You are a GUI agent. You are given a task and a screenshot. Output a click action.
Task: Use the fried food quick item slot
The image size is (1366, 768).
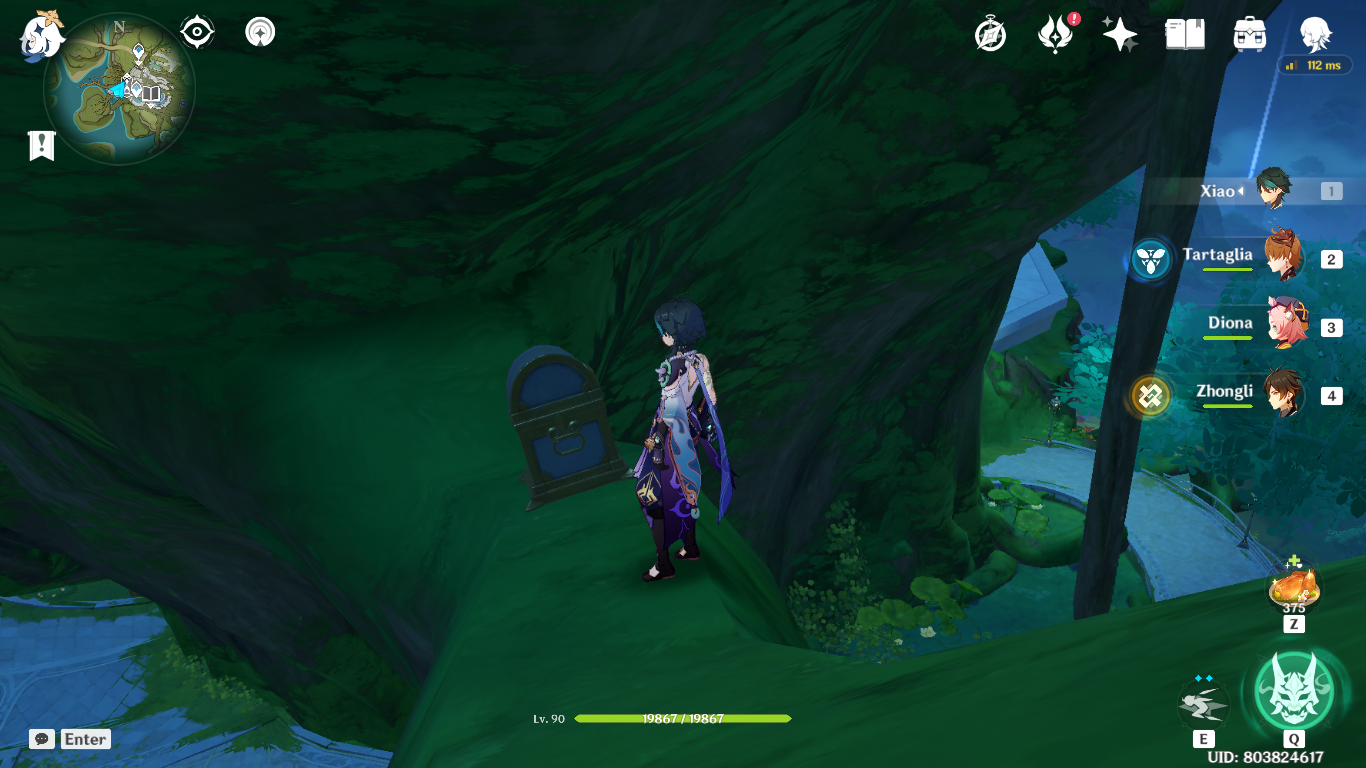[1293, 590]
